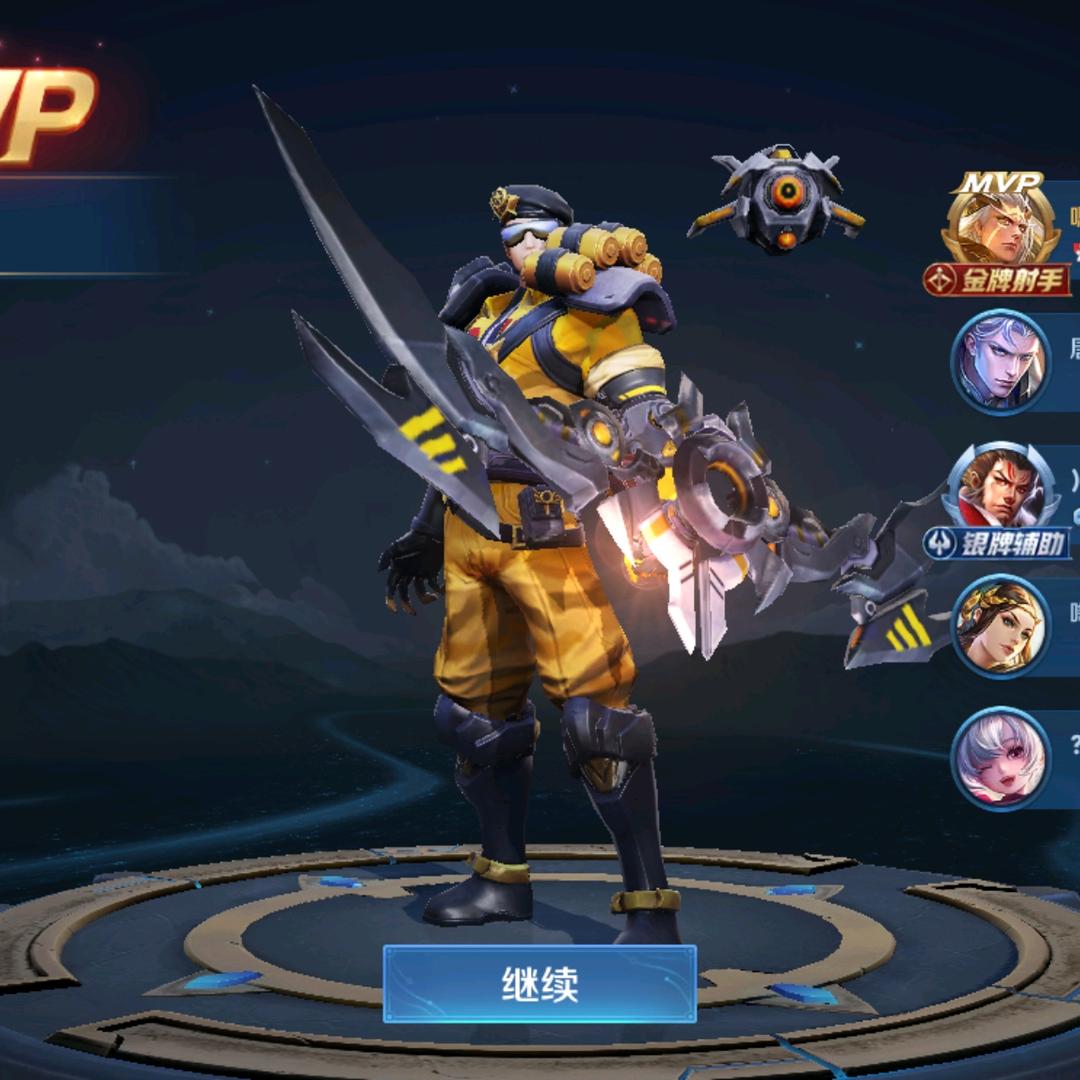Tap the white-haired girl hero portrait
Image resolution: width=1080 pixels, height=1080 pixels.
click(x=999, y=757)
